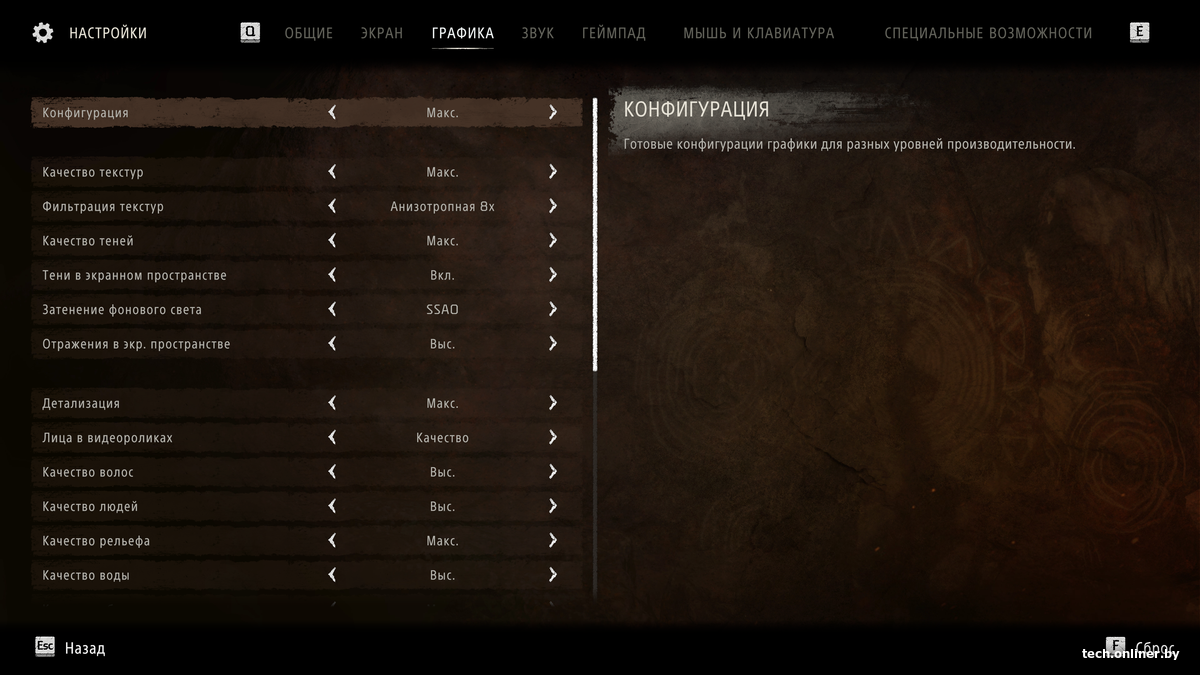Switch to the Звук tab
Screen dimensions: 1200x675
(x=537, y=33)
